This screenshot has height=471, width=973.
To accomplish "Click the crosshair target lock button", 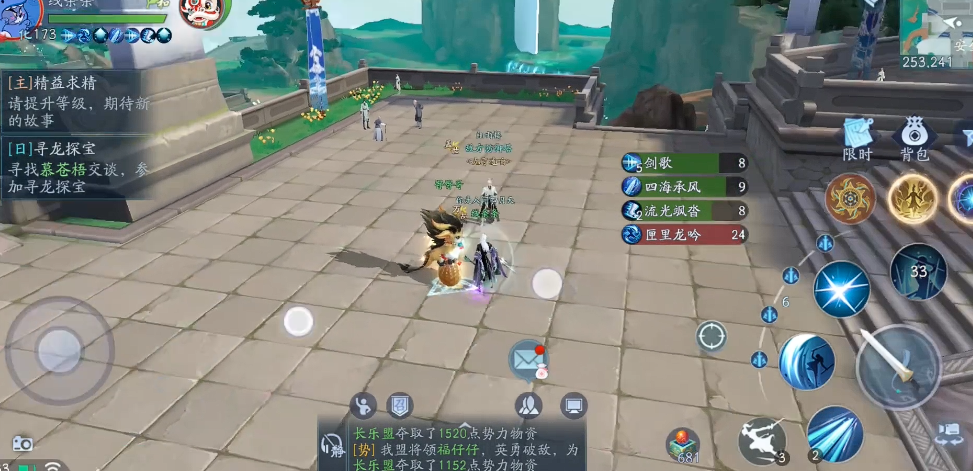I will (x=711, y=337).
